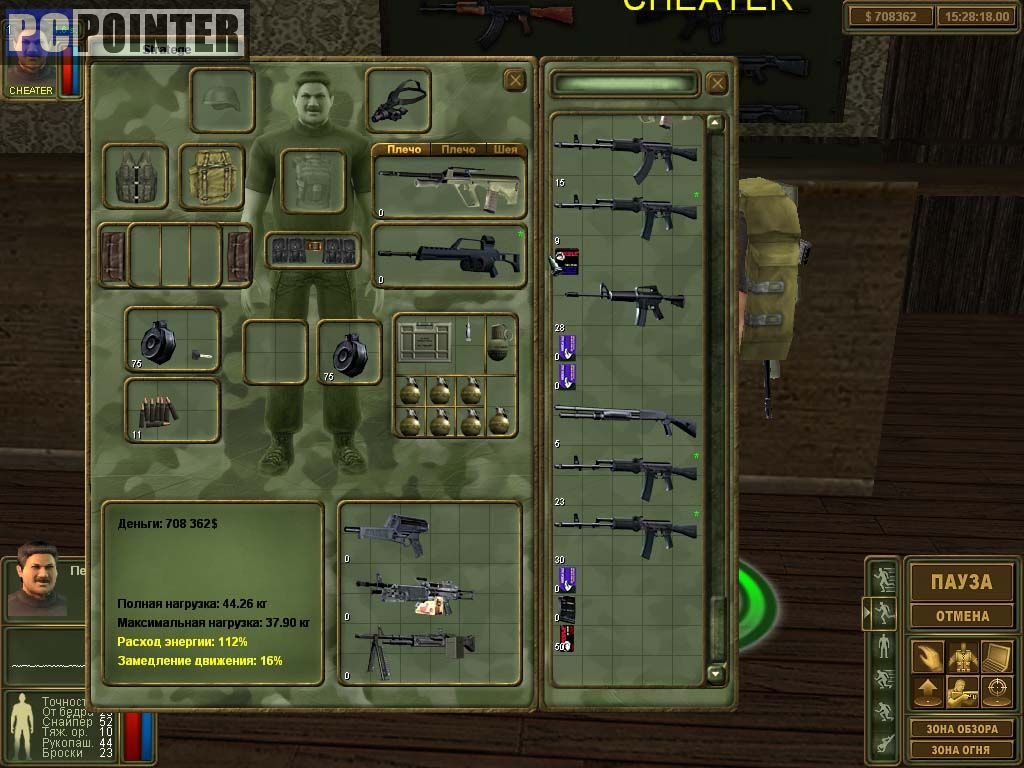The height and width of the screenshot is (768, 1024).
Task: Select the ОТМЕНА cancel button
Action: (960, 616)
